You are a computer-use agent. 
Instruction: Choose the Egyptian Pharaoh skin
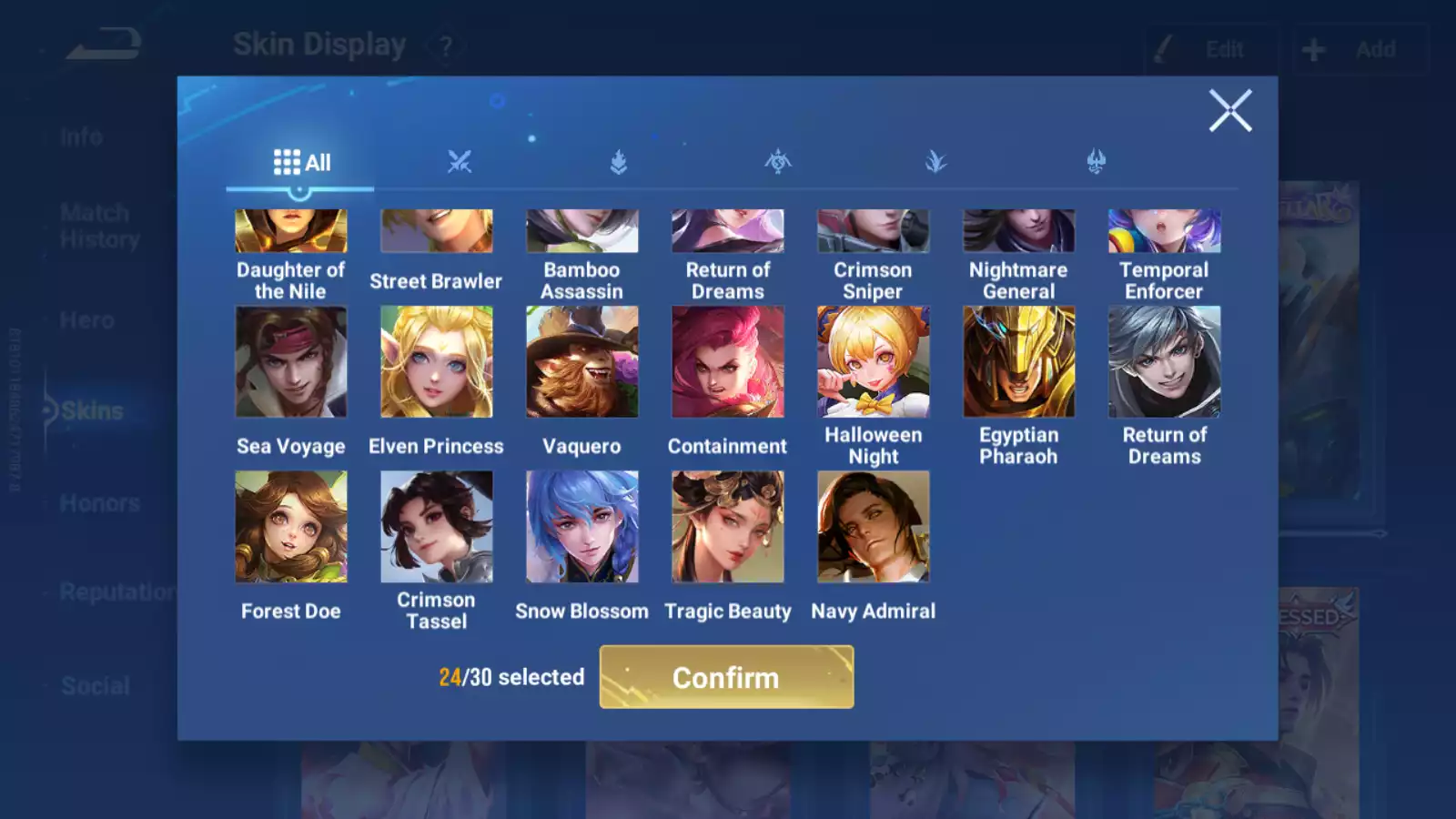[1018, 362]
